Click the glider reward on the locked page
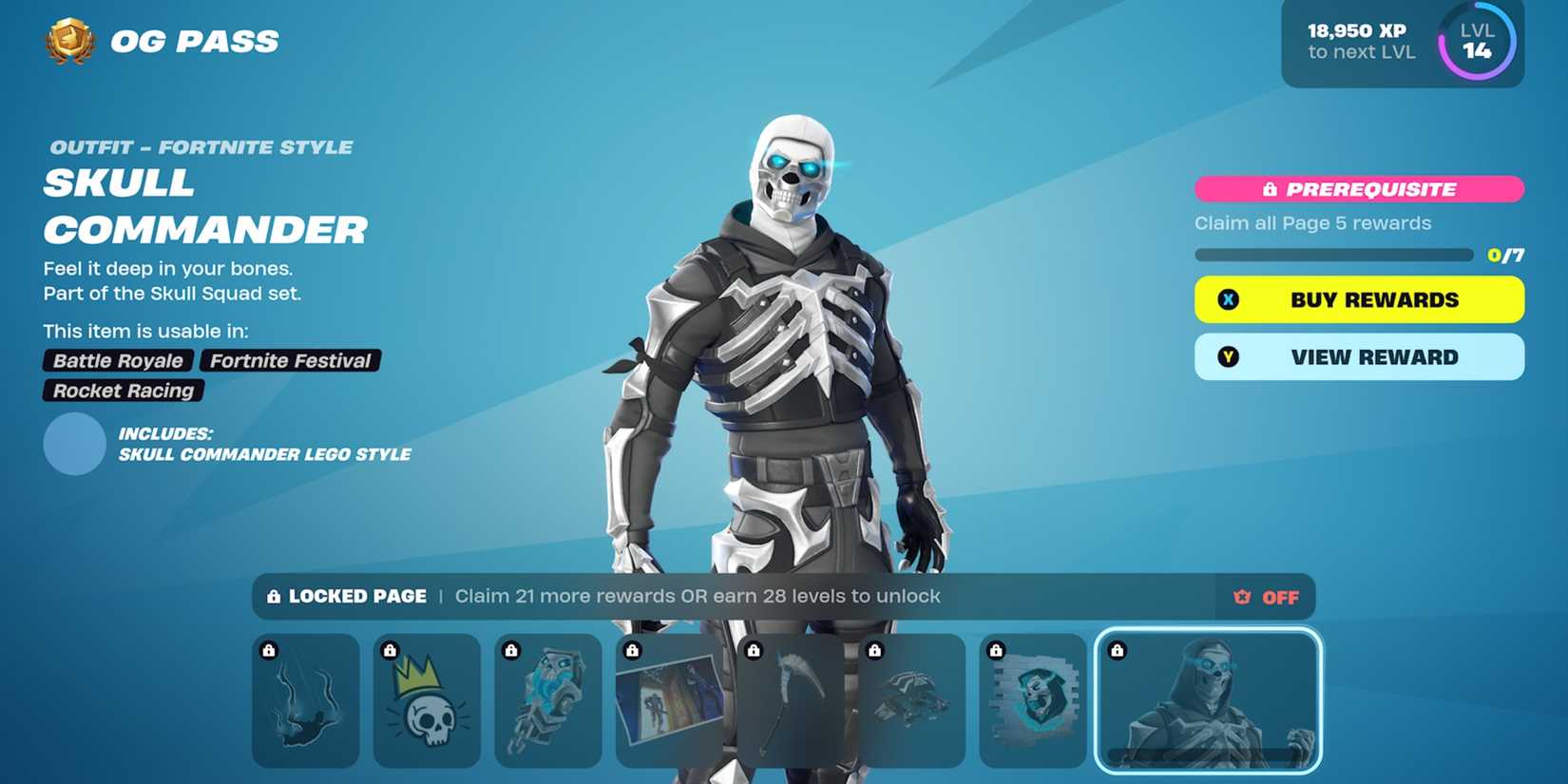The width and height of the screenshot is (1568, 784). [913, 705]
